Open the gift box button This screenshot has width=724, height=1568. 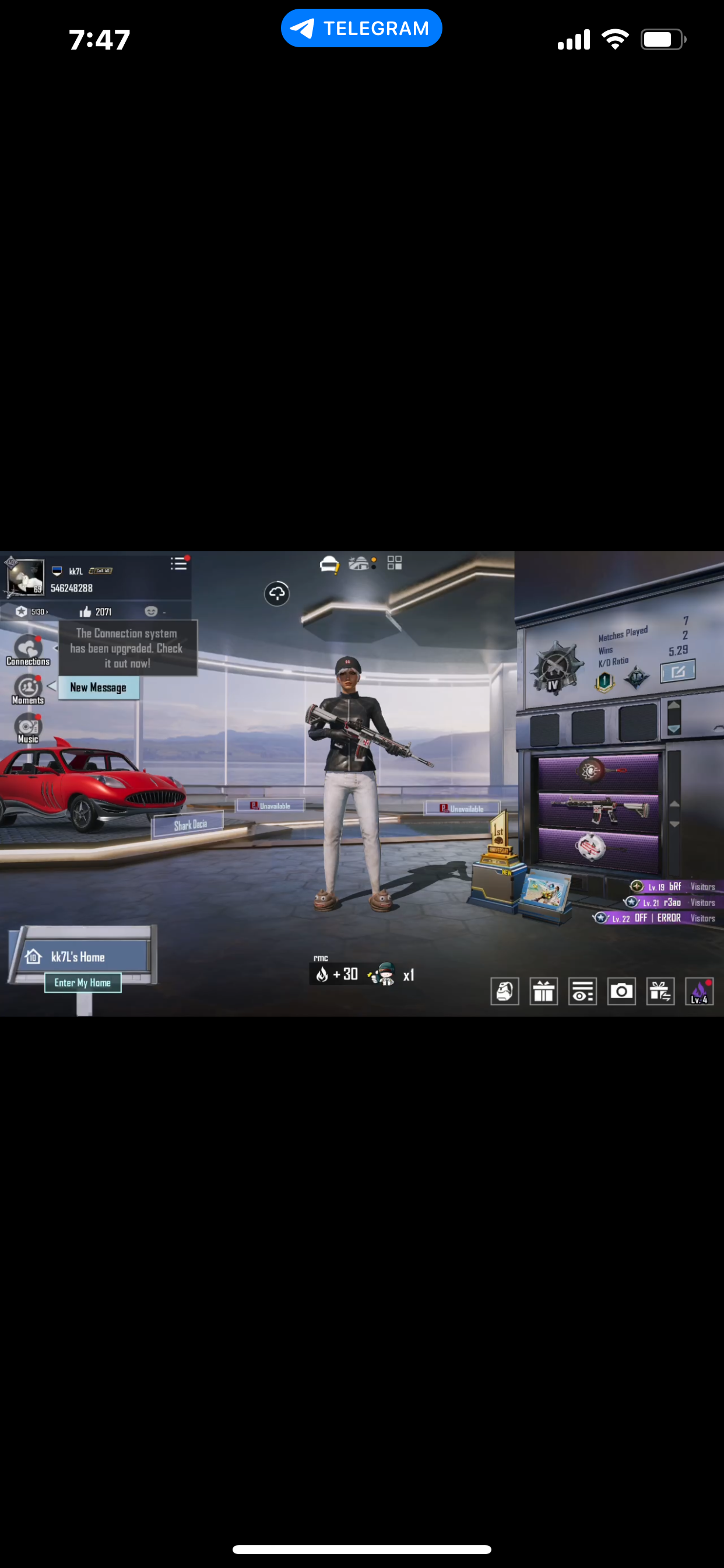543,992
